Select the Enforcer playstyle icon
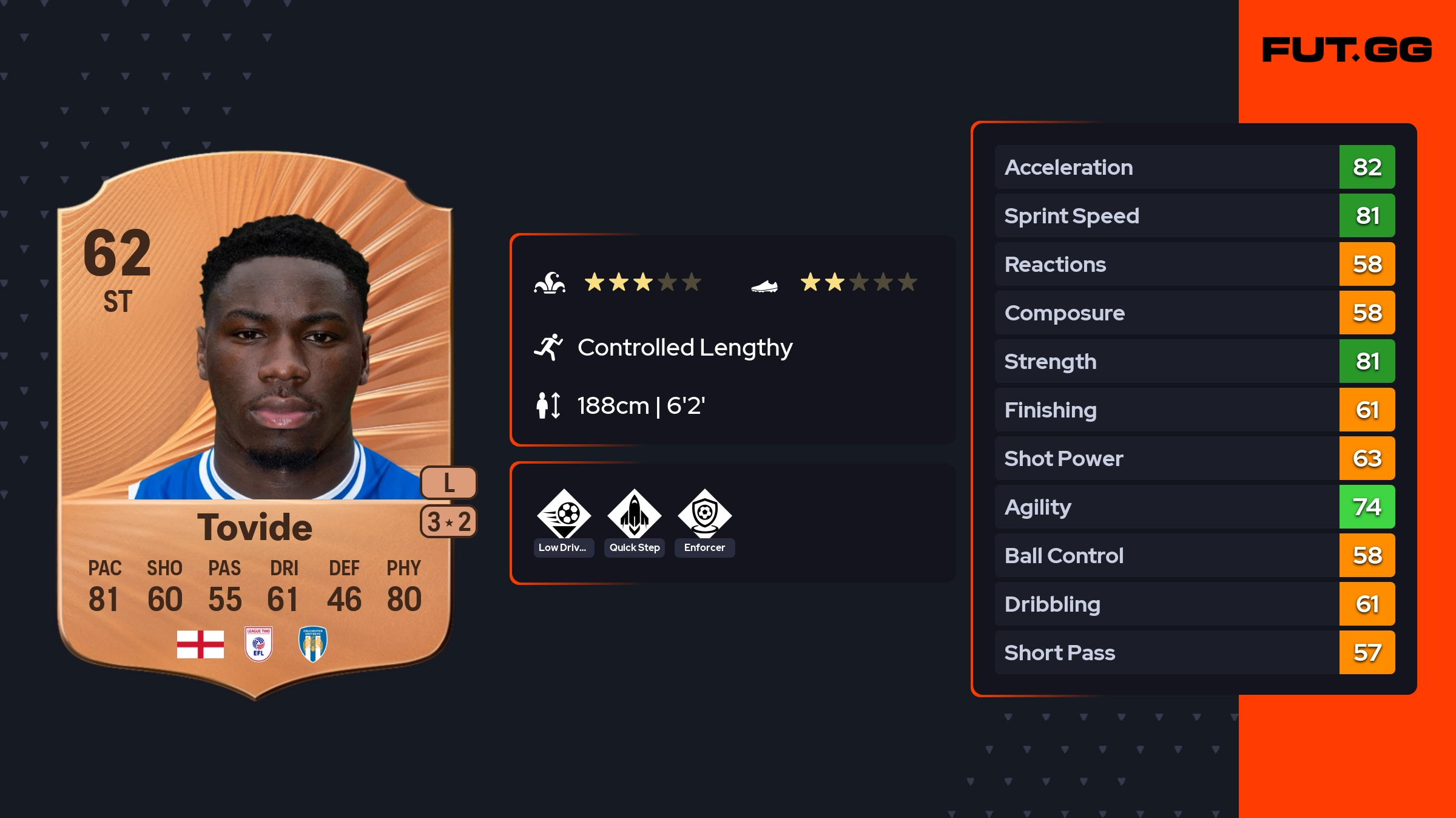The width and height of the screenshot is (1456, 818). pyautogui.click(x=704, y=515)
